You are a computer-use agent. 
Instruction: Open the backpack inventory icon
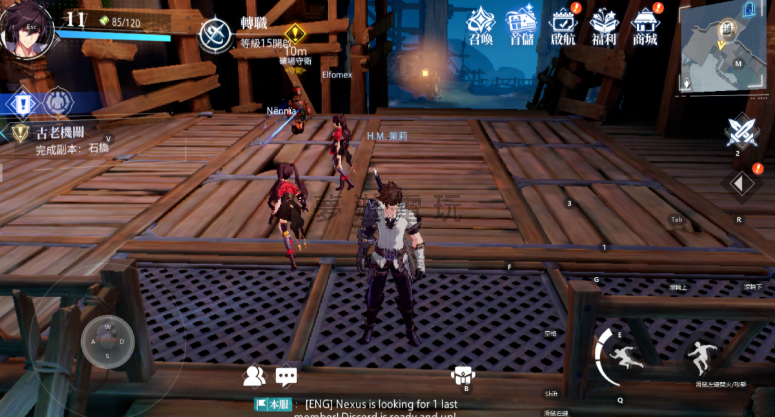tap(462, 375)
